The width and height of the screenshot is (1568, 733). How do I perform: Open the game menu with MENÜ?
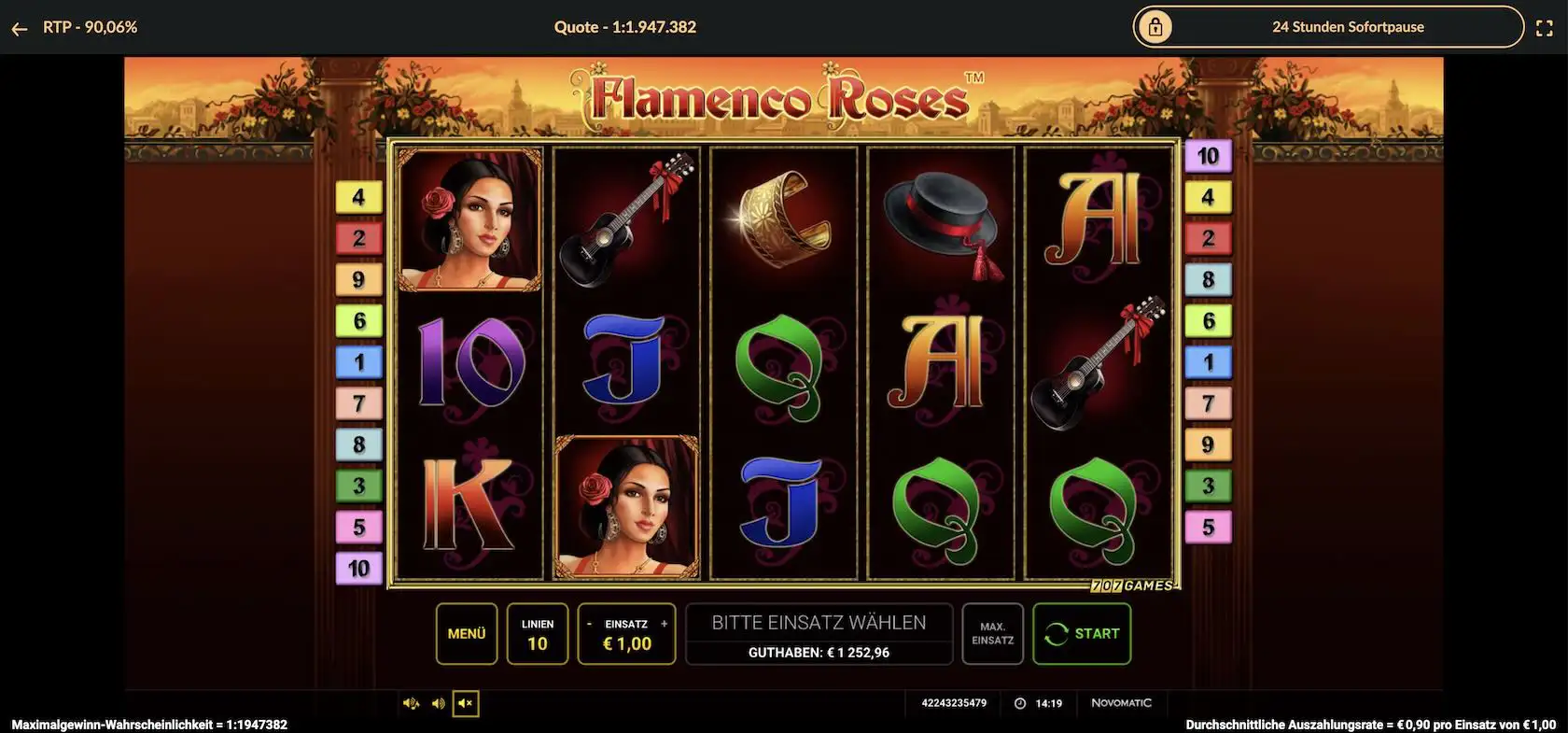click(466, 633)
